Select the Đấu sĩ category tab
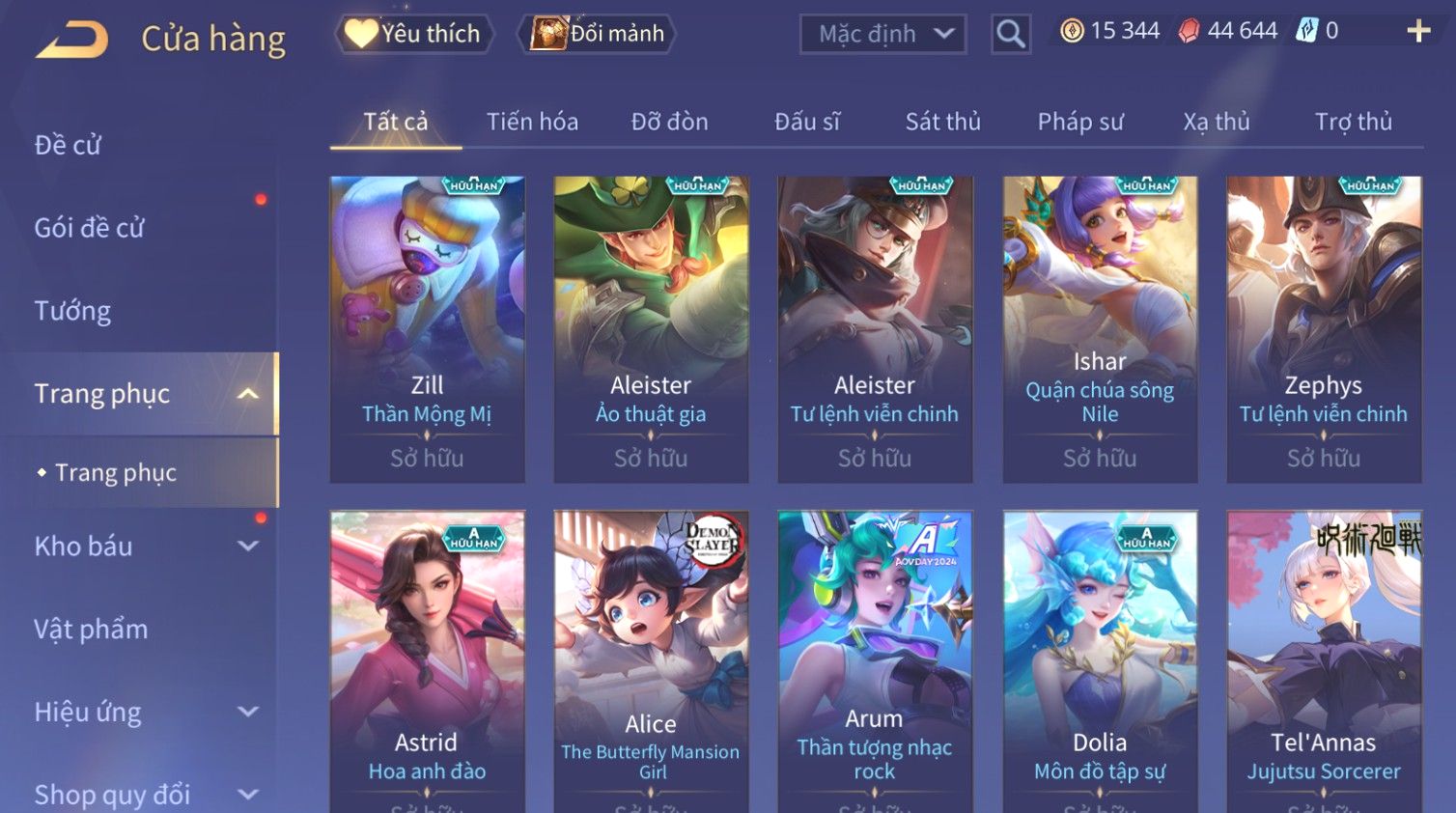Viewport: 1456px width, 813px height. [807, 122]
